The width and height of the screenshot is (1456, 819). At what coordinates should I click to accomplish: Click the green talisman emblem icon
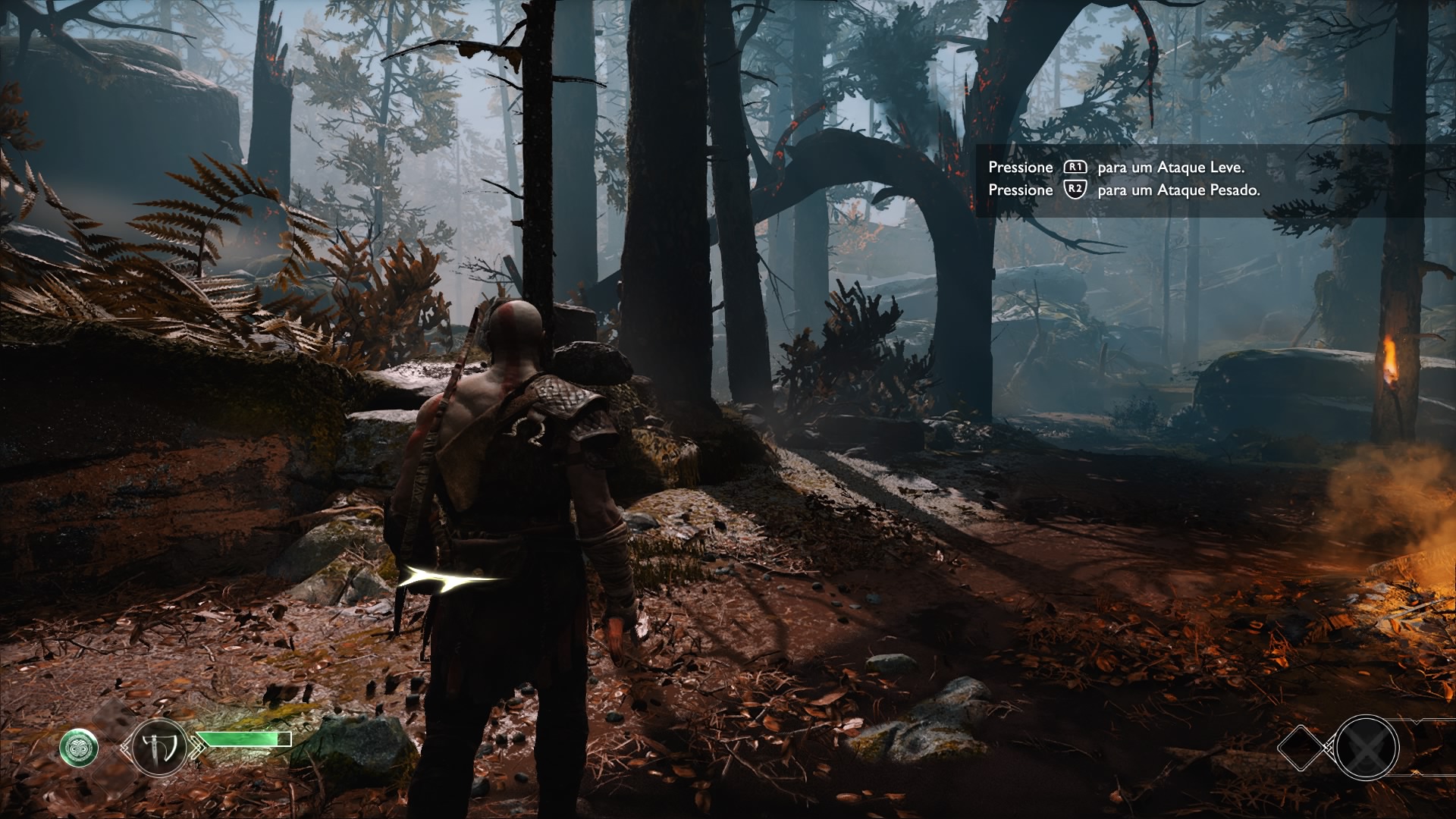(79, 748)
